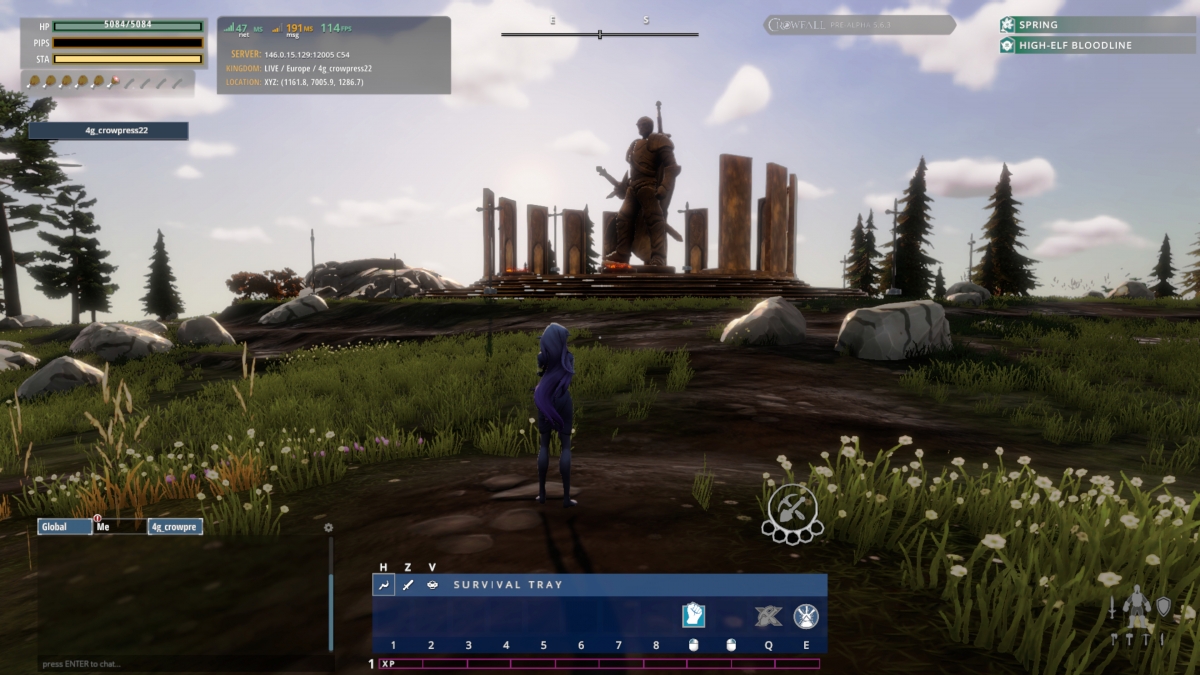
Task: Switch to the Global chat tab
Action: tap(65, 526)
